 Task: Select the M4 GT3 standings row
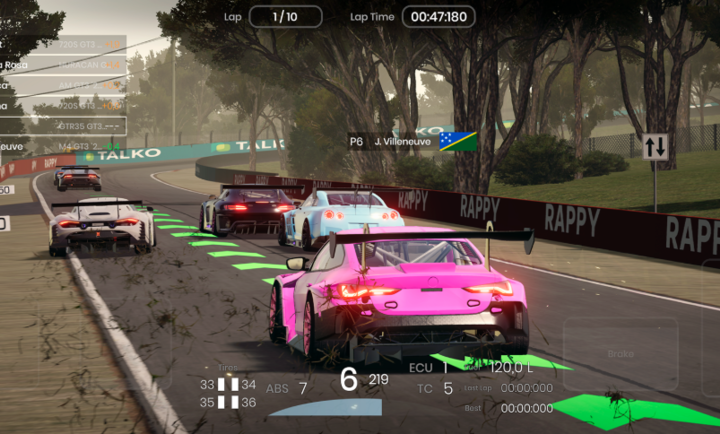point(62,147)
